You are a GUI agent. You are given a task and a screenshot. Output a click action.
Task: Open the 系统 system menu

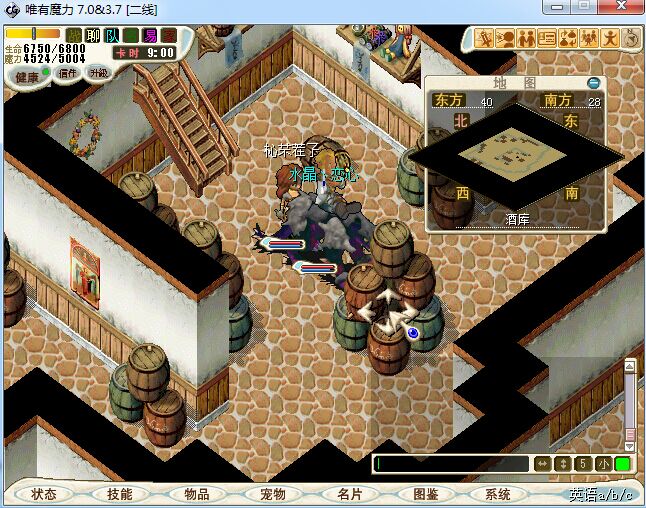click(498, 494)
